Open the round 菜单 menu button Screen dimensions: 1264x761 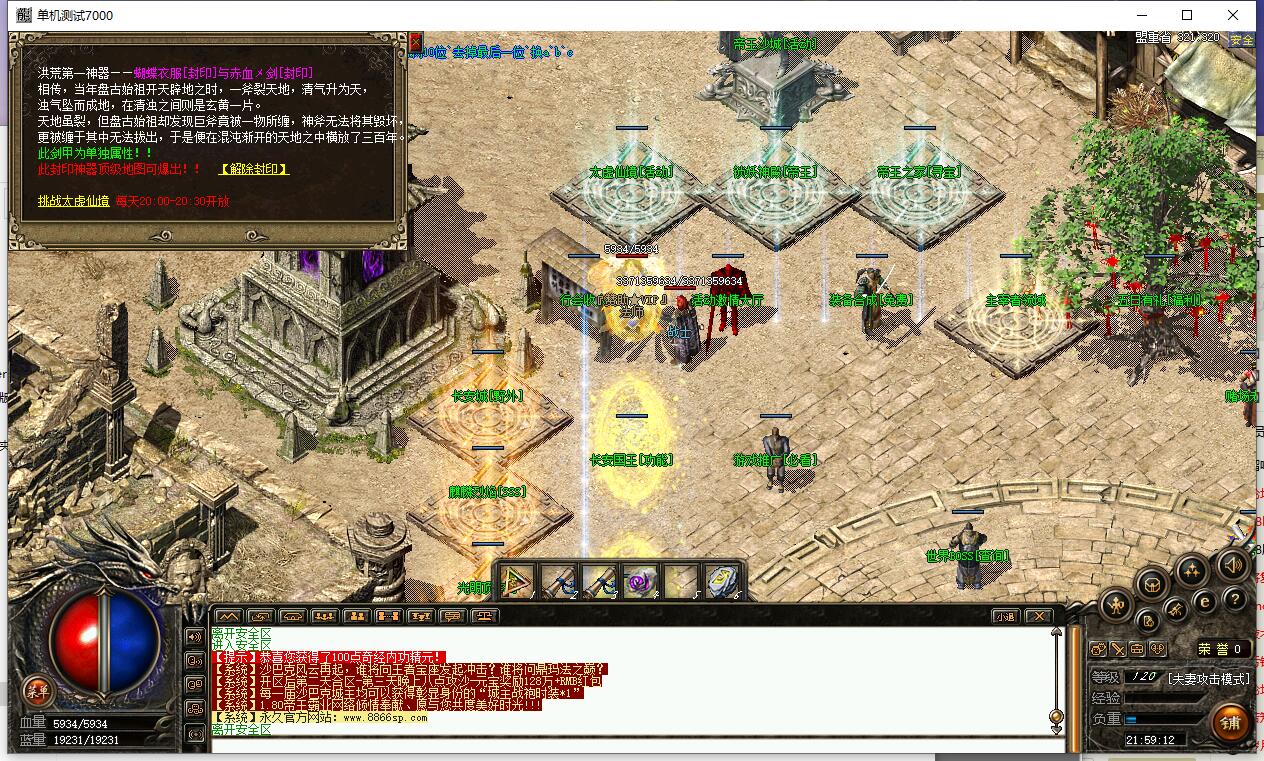click(x=39, y=690)
